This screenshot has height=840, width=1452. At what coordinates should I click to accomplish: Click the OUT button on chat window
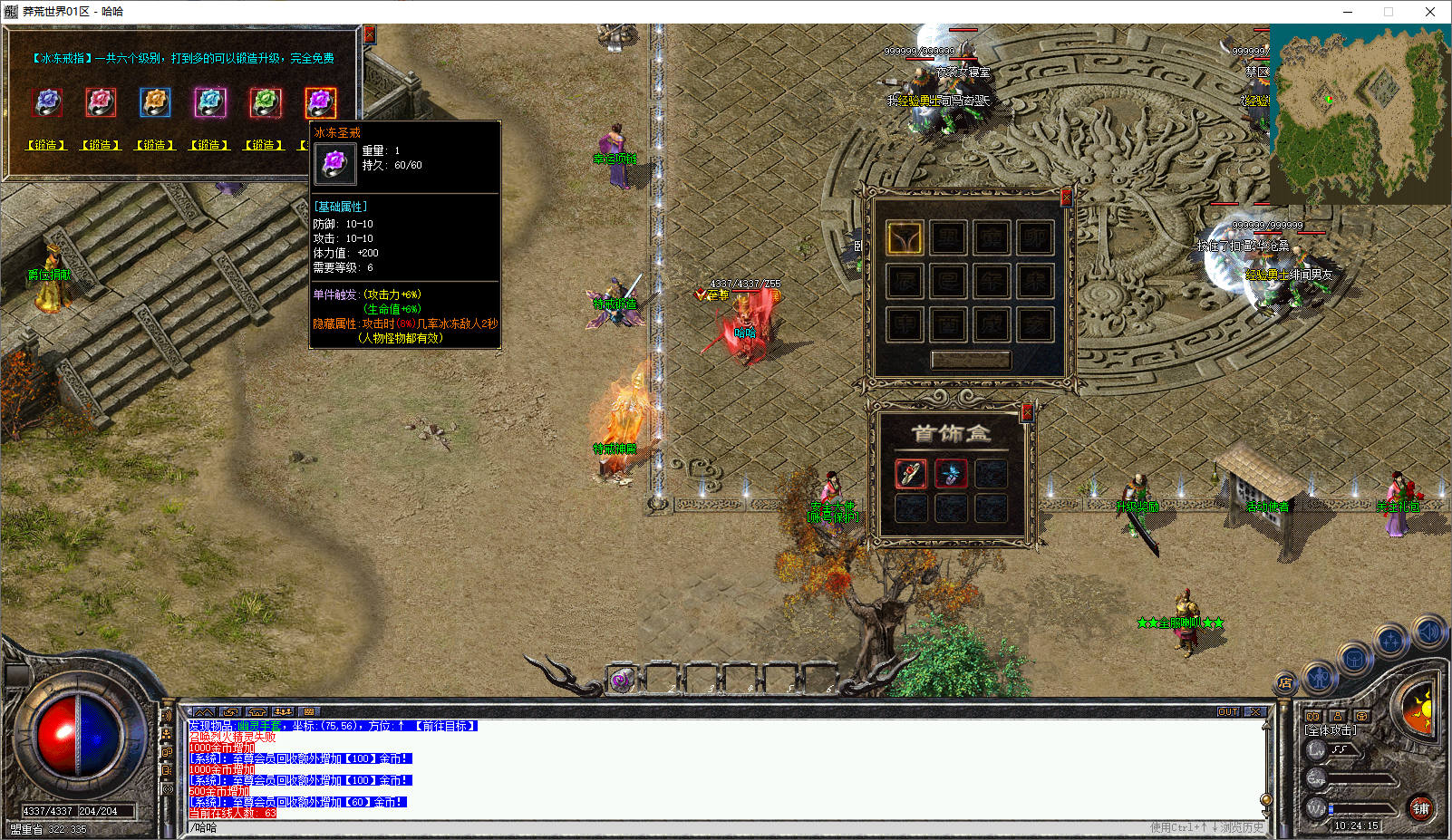pyautogui.click(x=1228, y=711)
